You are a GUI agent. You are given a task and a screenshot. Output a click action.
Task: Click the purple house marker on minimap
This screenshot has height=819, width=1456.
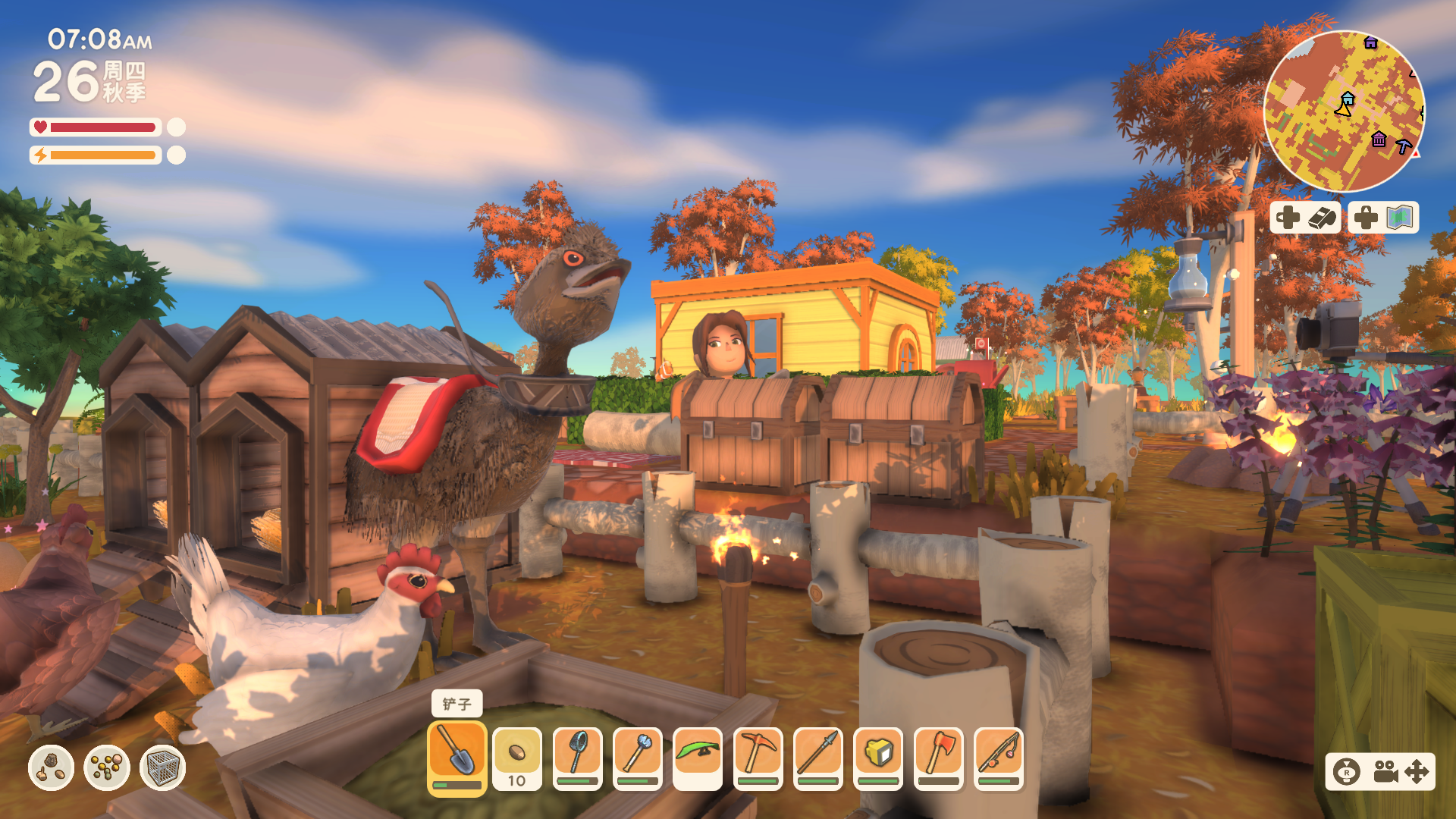click(x=1370, y=42)
